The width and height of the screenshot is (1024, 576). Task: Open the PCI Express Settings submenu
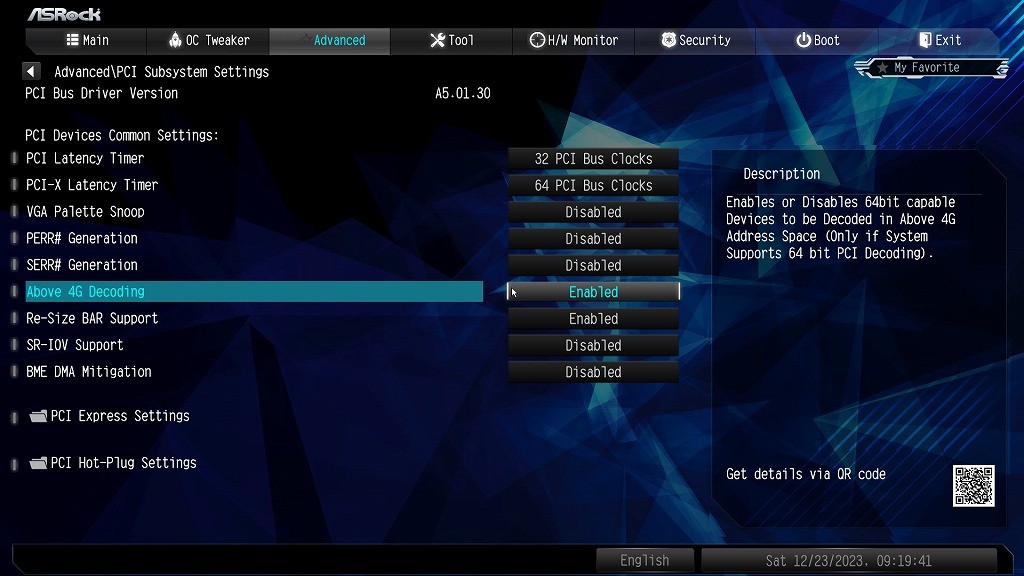pyautogui.click(x=119, y=416)
